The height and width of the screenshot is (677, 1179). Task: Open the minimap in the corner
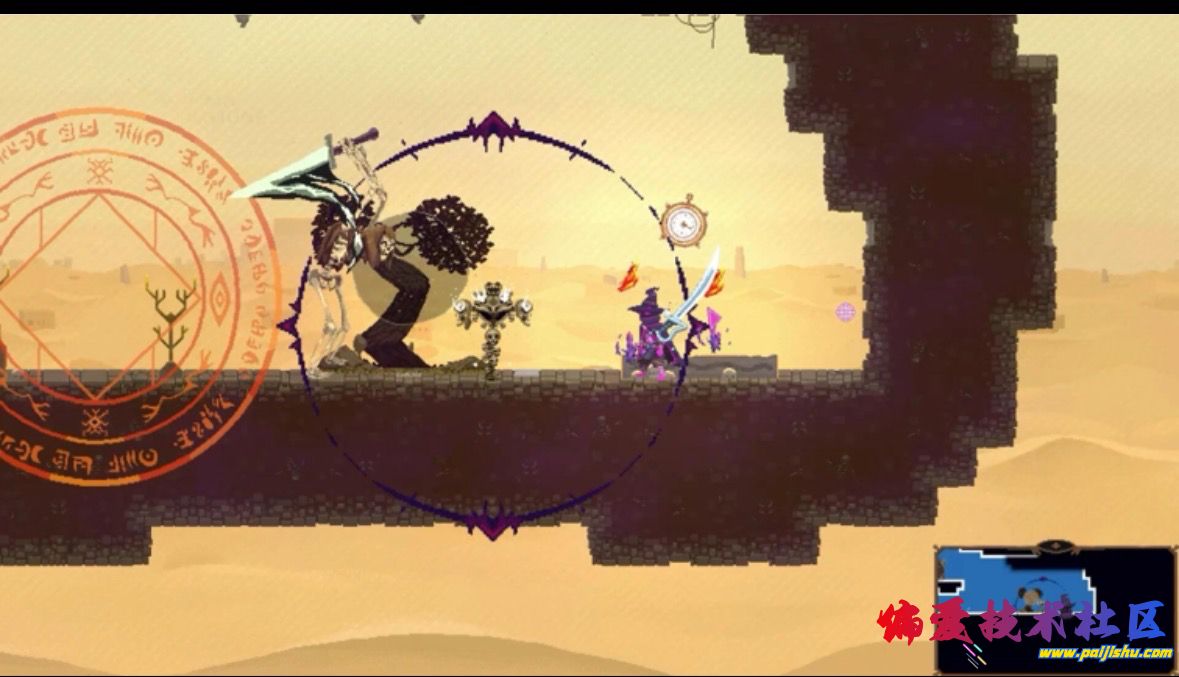click(x=1055, y=608)
